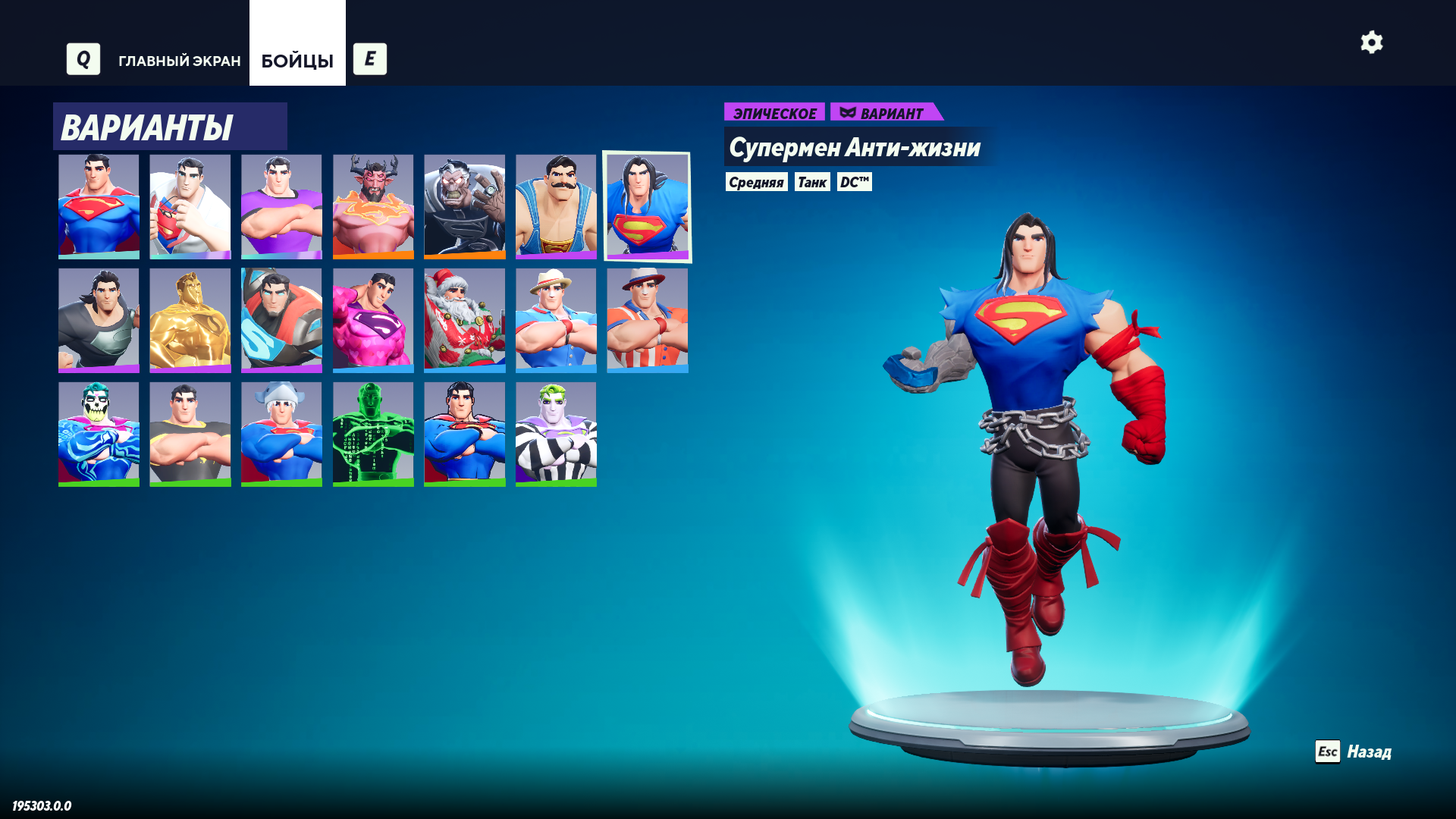Viewport: 1456px width, 819px height.
Task: Choose the red horned demon variant
Action: (373, 206)
